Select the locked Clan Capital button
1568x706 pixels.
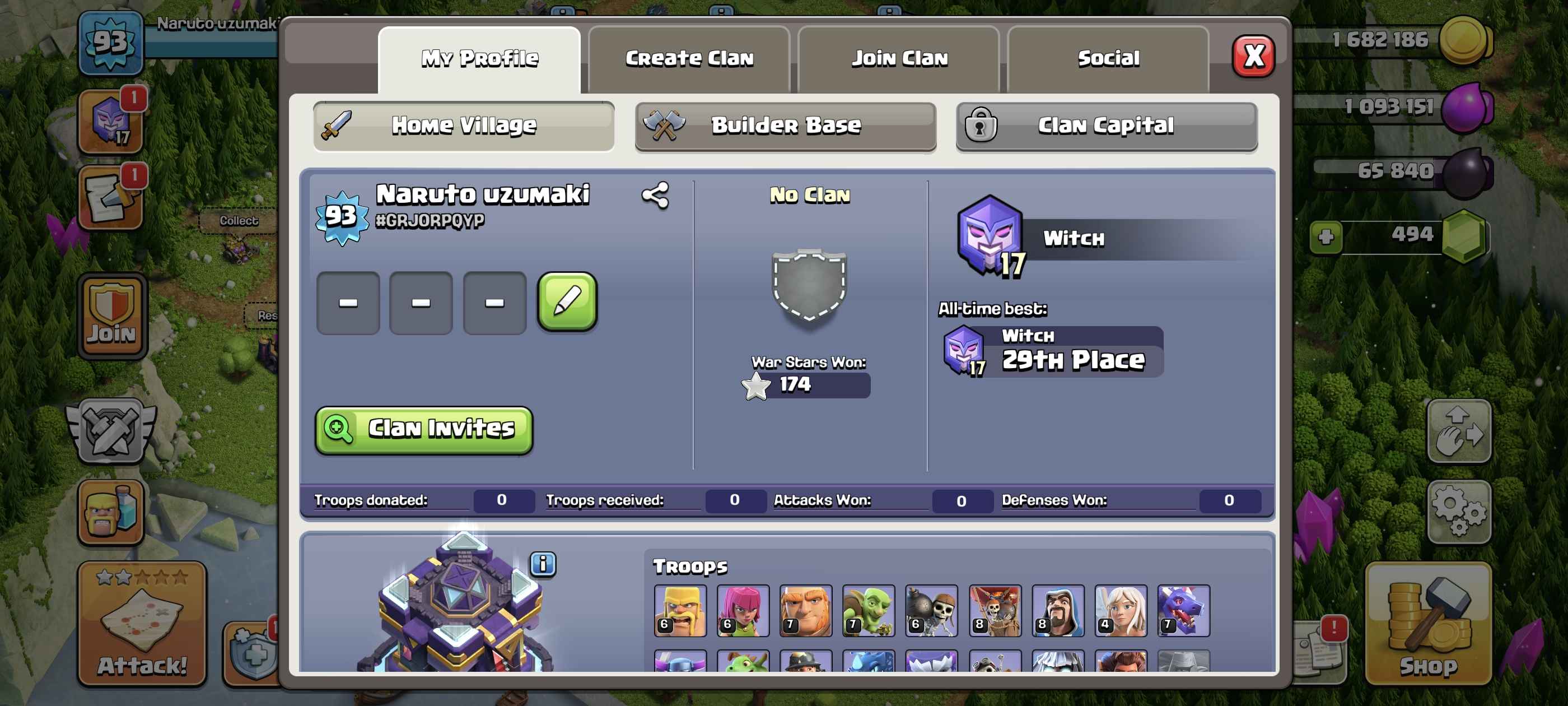[x=1106, y=126]
